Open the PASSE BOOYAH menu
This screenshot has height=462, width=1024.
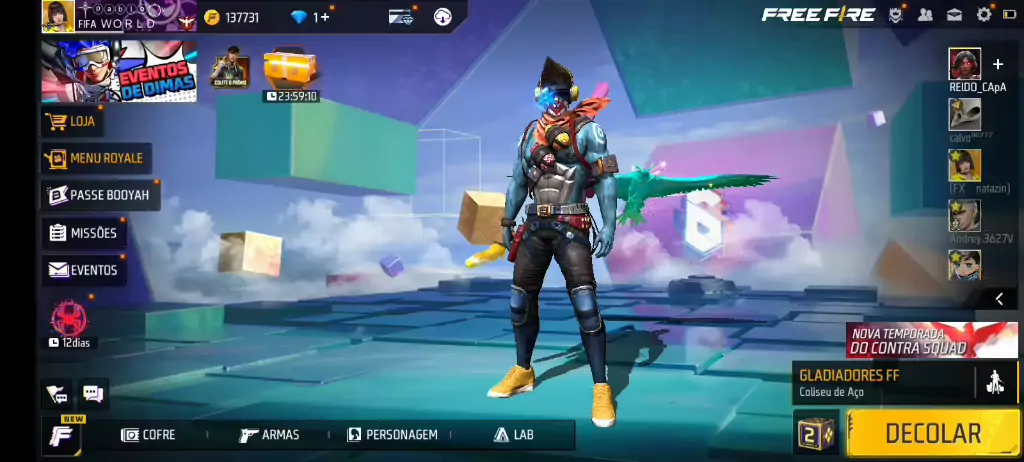click(100, 195)
